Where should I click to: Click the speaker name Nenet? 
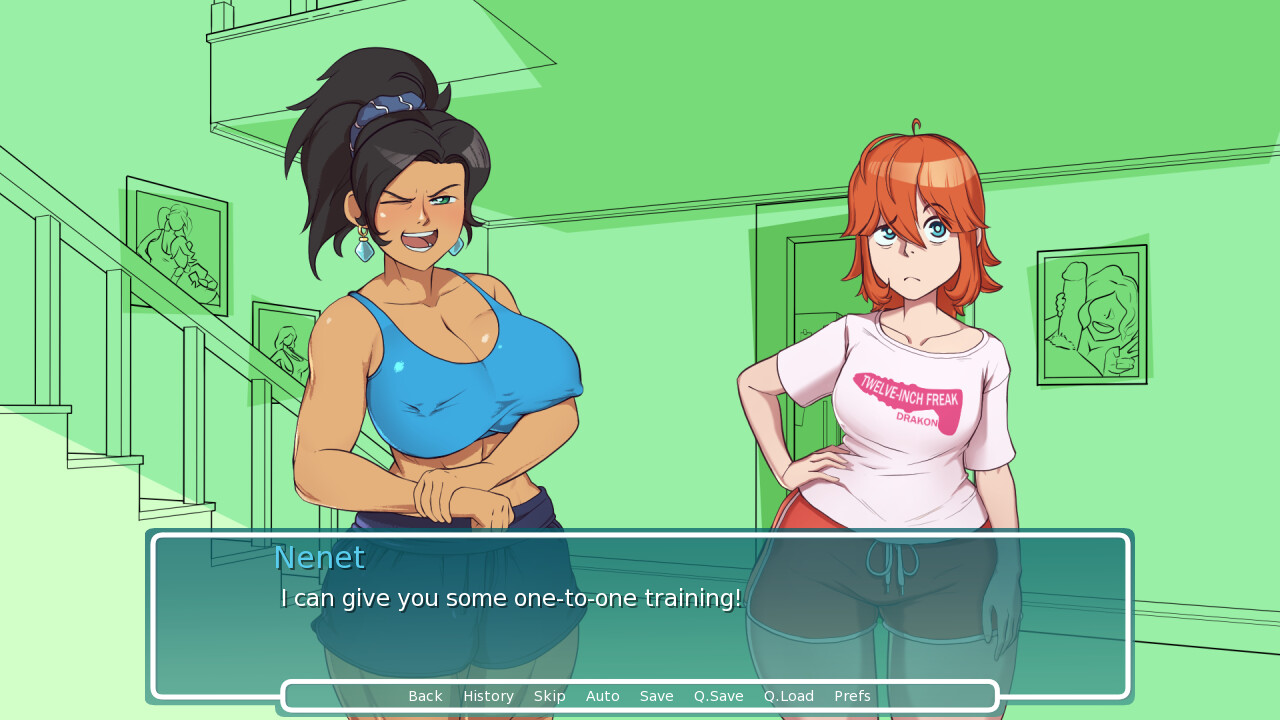coord(319,558)
